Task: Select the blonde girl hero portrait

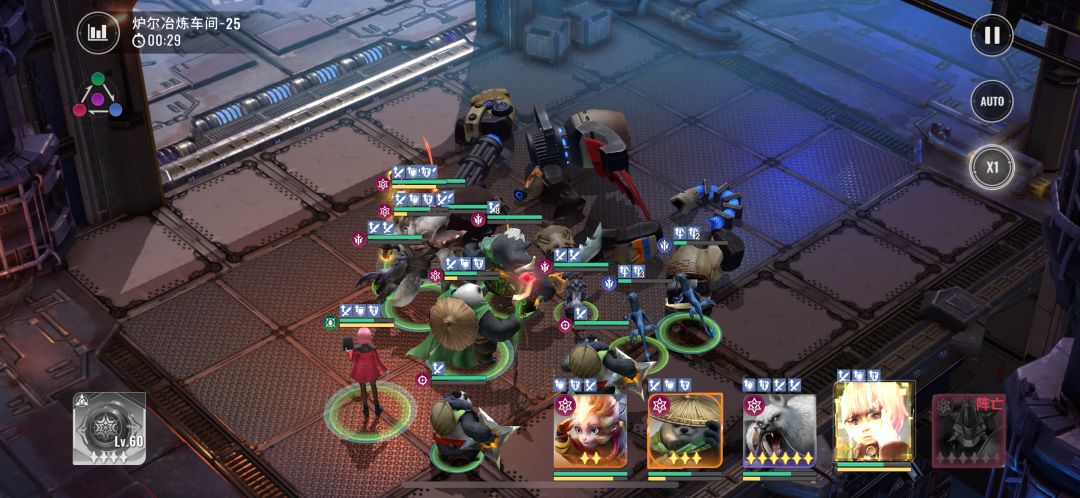Action: tap(873, 427)
